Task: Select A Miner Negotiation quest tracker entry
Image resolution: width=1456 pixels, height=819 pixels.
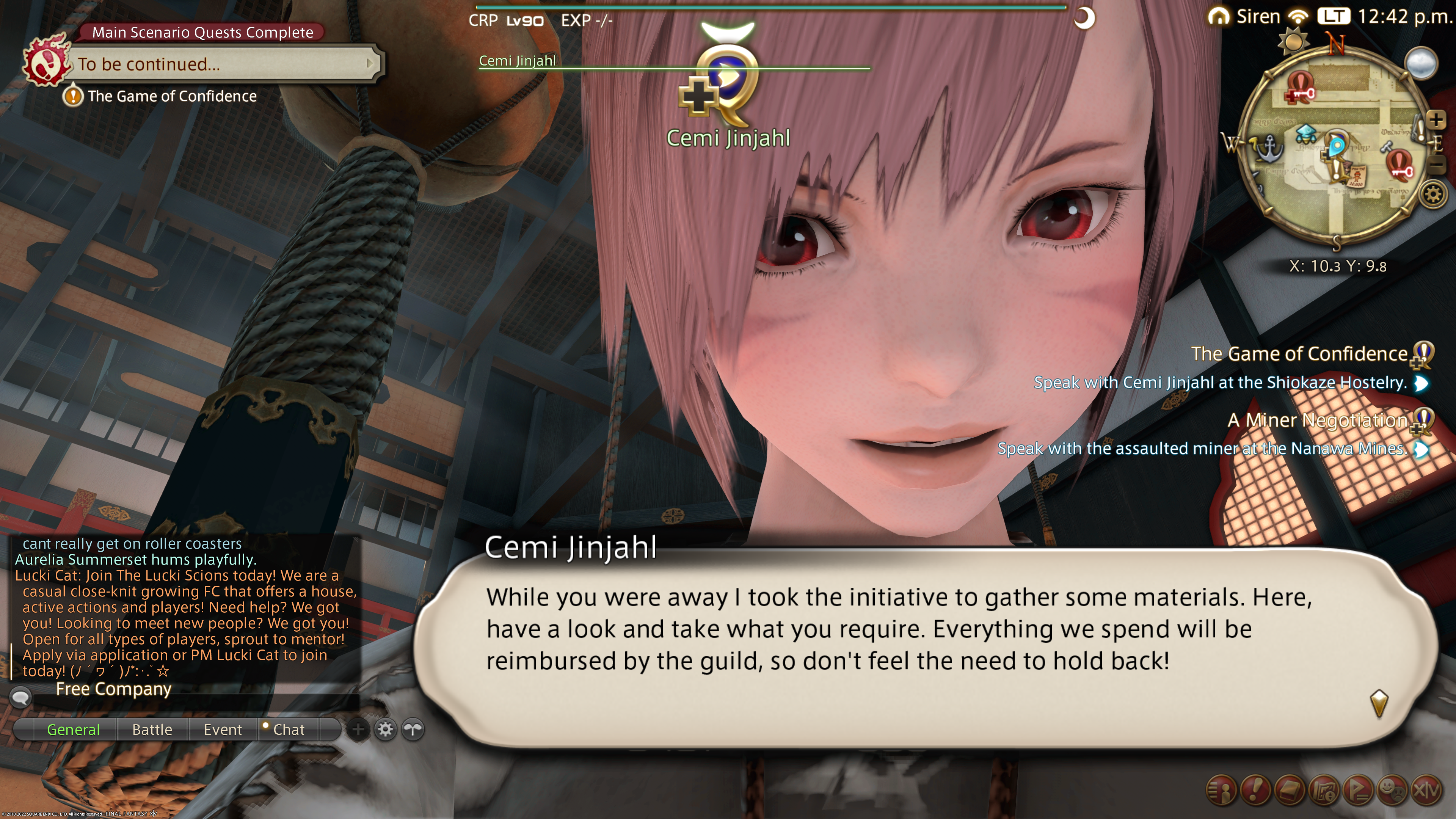Action: point(1317,420)
